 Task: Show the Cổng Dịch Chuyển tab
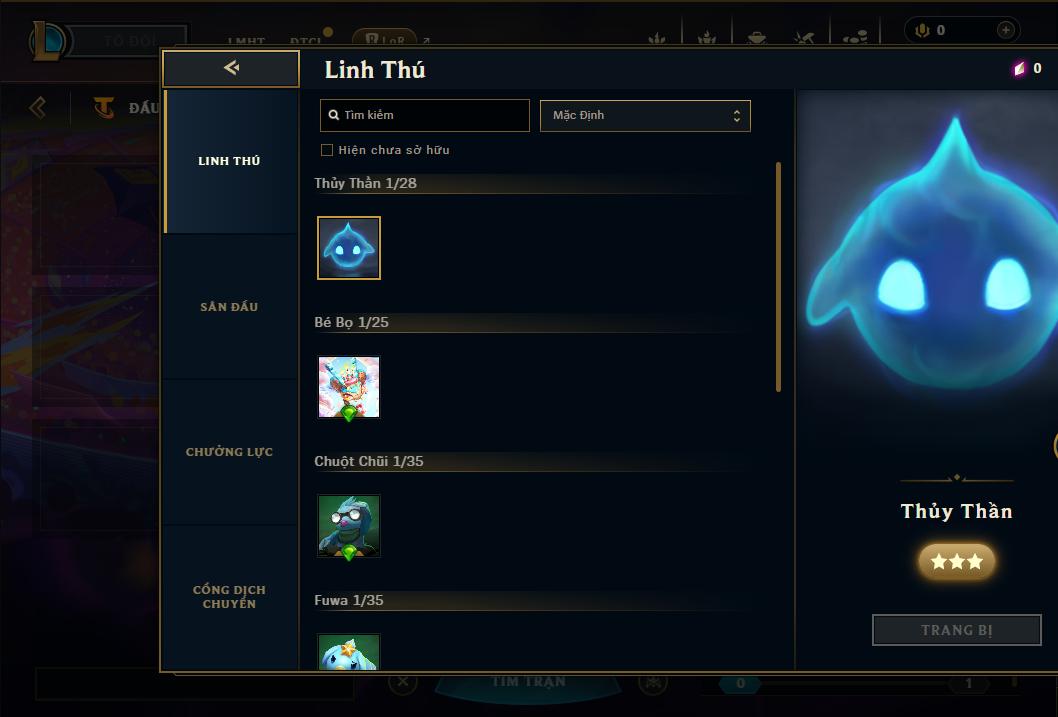(229, 597)
